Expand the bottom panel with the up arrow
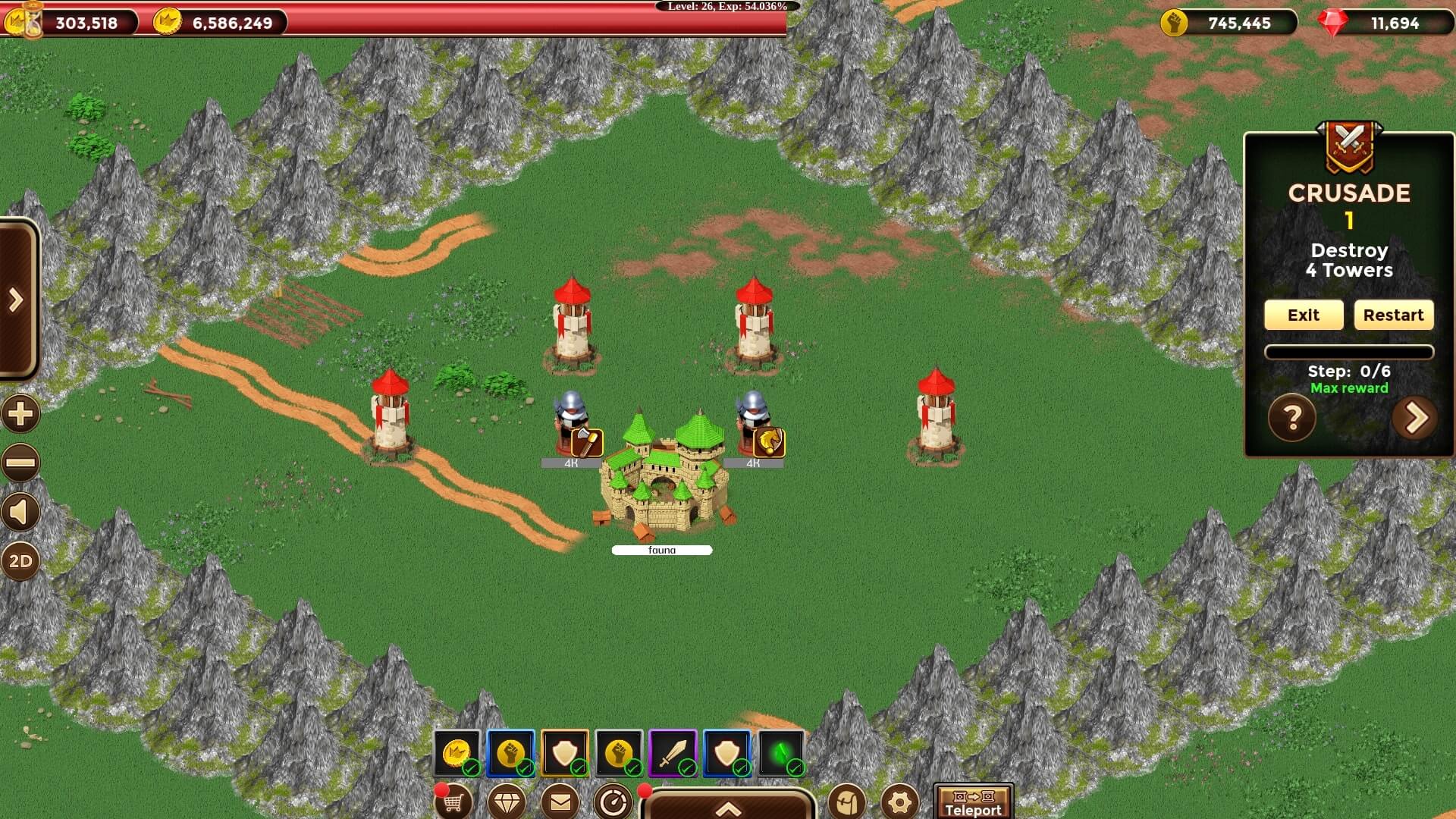The height and width of the screenshot is (819, 1456). [x=728, y=808]
